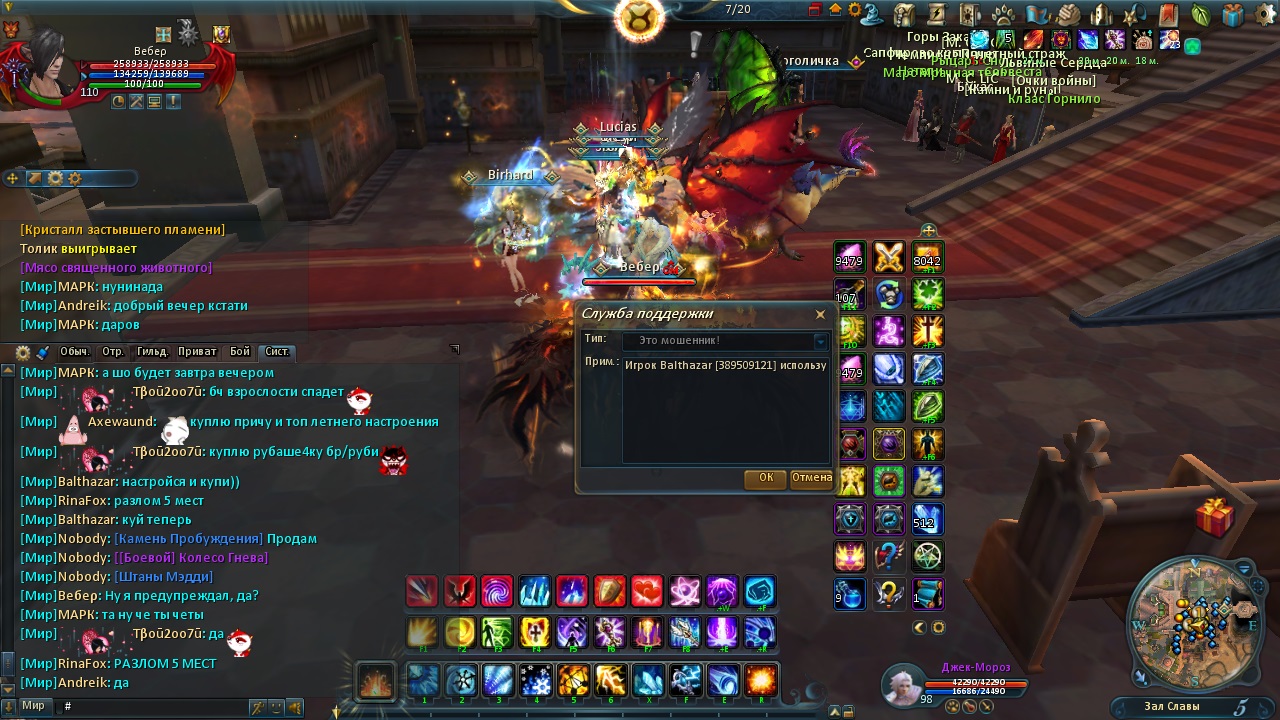Viewport: 1280px width, 720px height.
Task: Open the blue gift box icon
Action: pos(1233,14)
